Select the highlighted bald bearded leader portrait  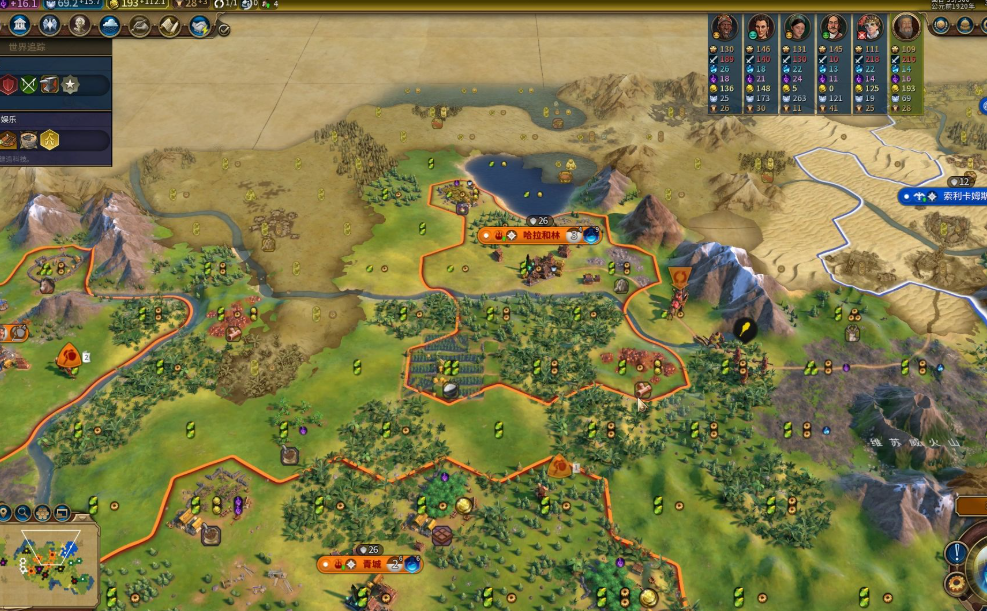(907, 27)
